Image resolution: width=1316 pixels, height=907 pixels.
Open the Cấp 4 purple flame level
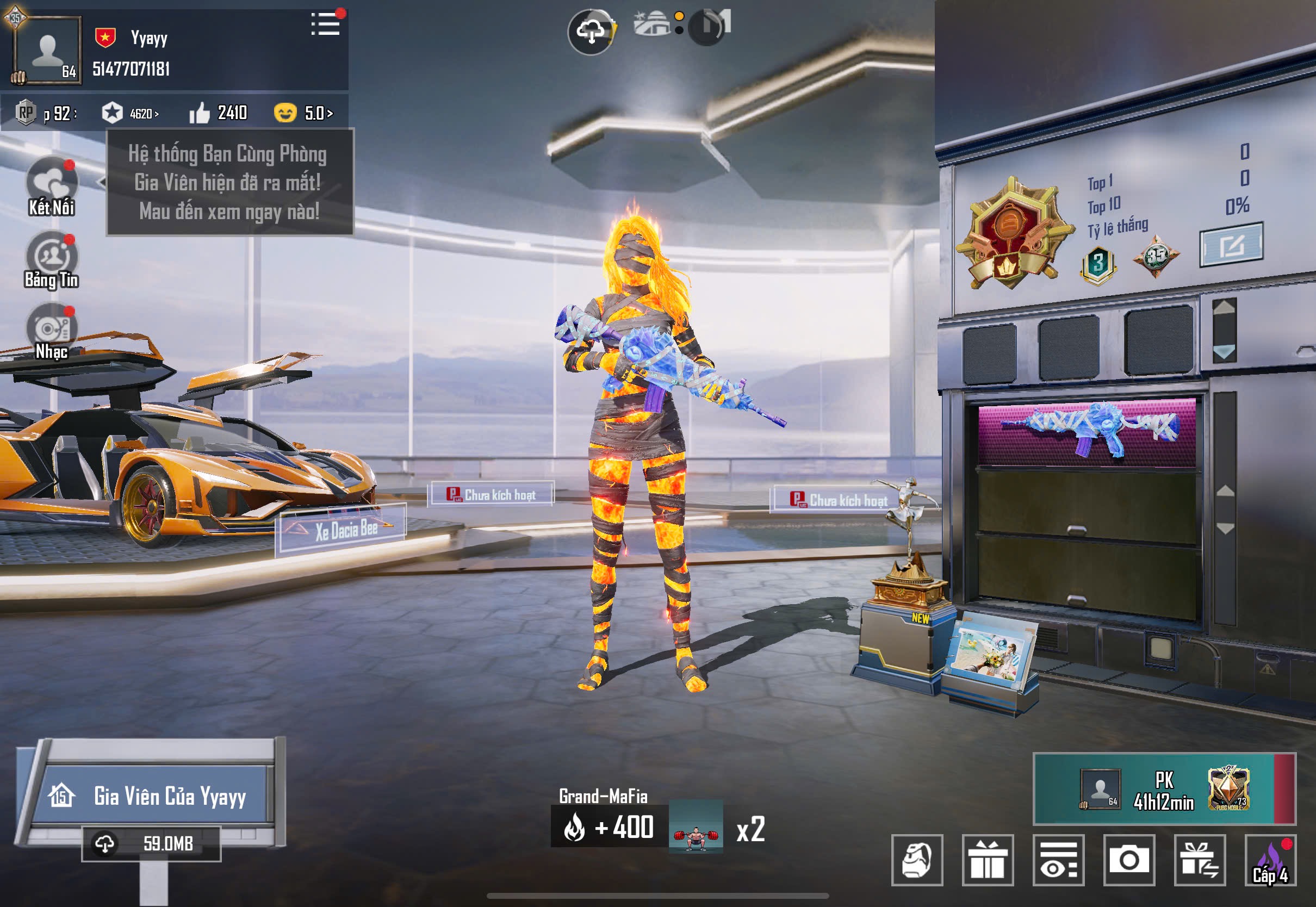[x=1270, y=860]
